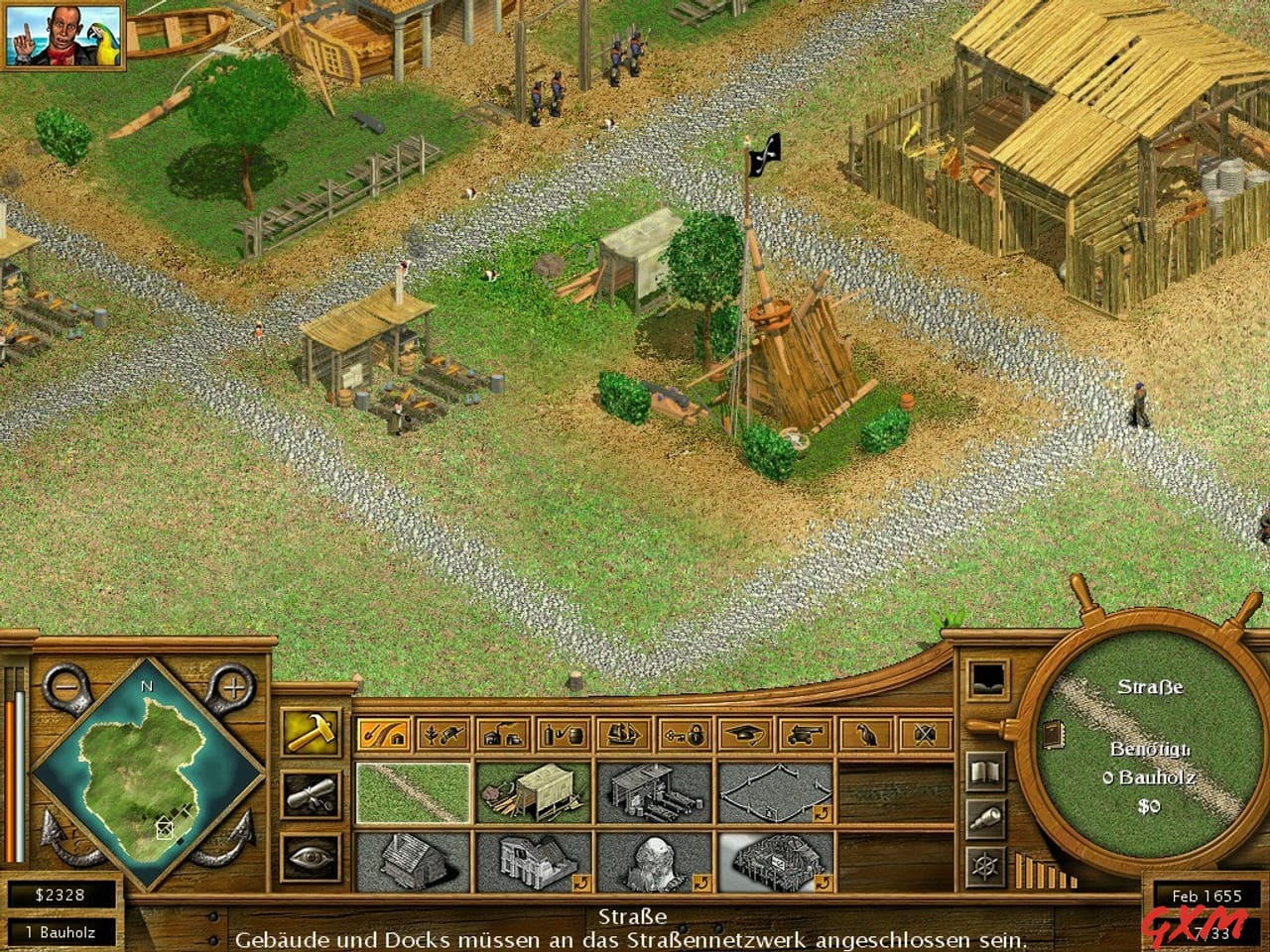The width and height of the screenshot is (1270, 952).
Task: Open the ship category in the build toolbar
Action: point(622,735)
